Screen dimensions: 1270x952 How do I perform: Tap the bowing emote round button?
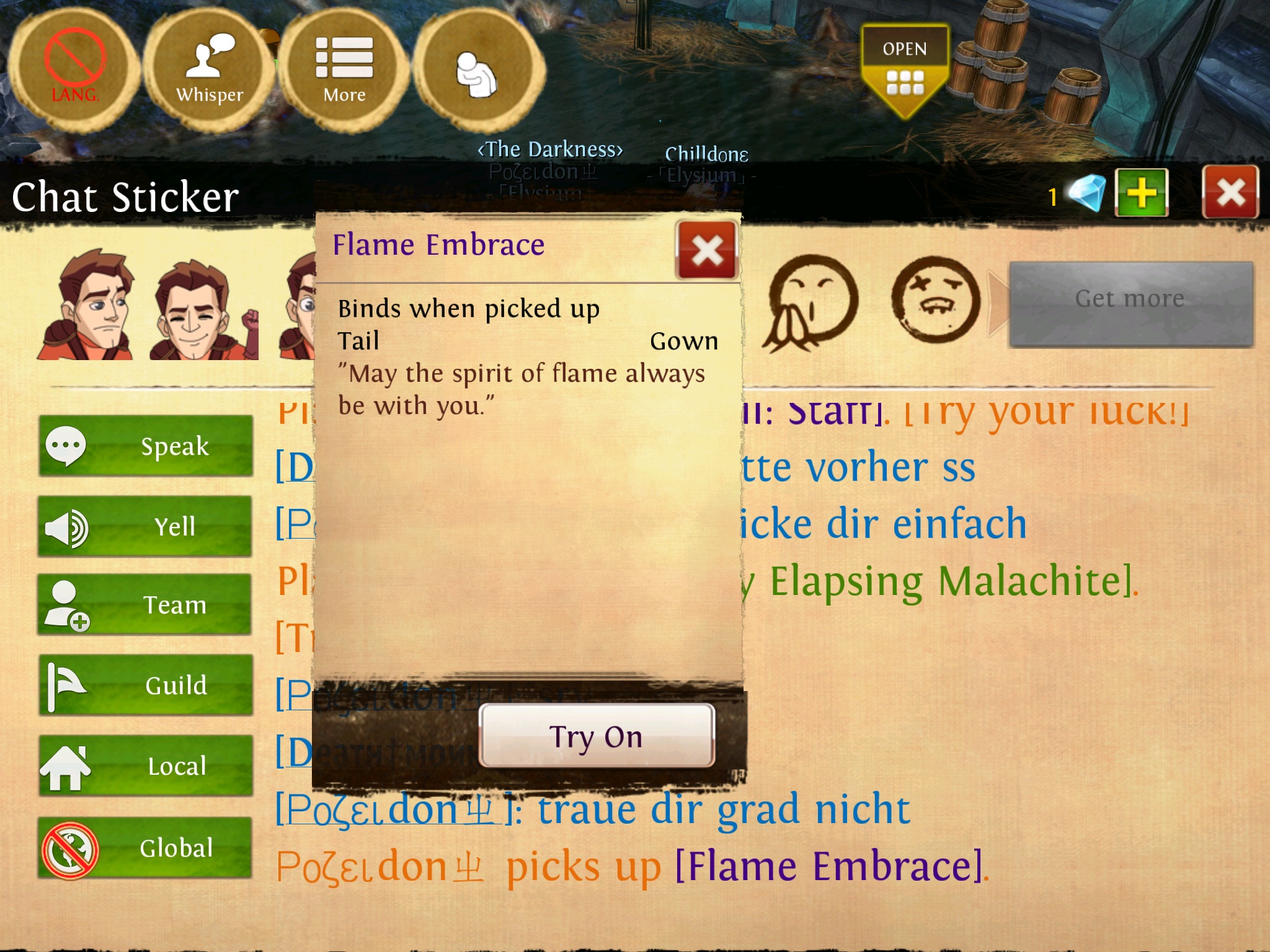click(476, 70)
